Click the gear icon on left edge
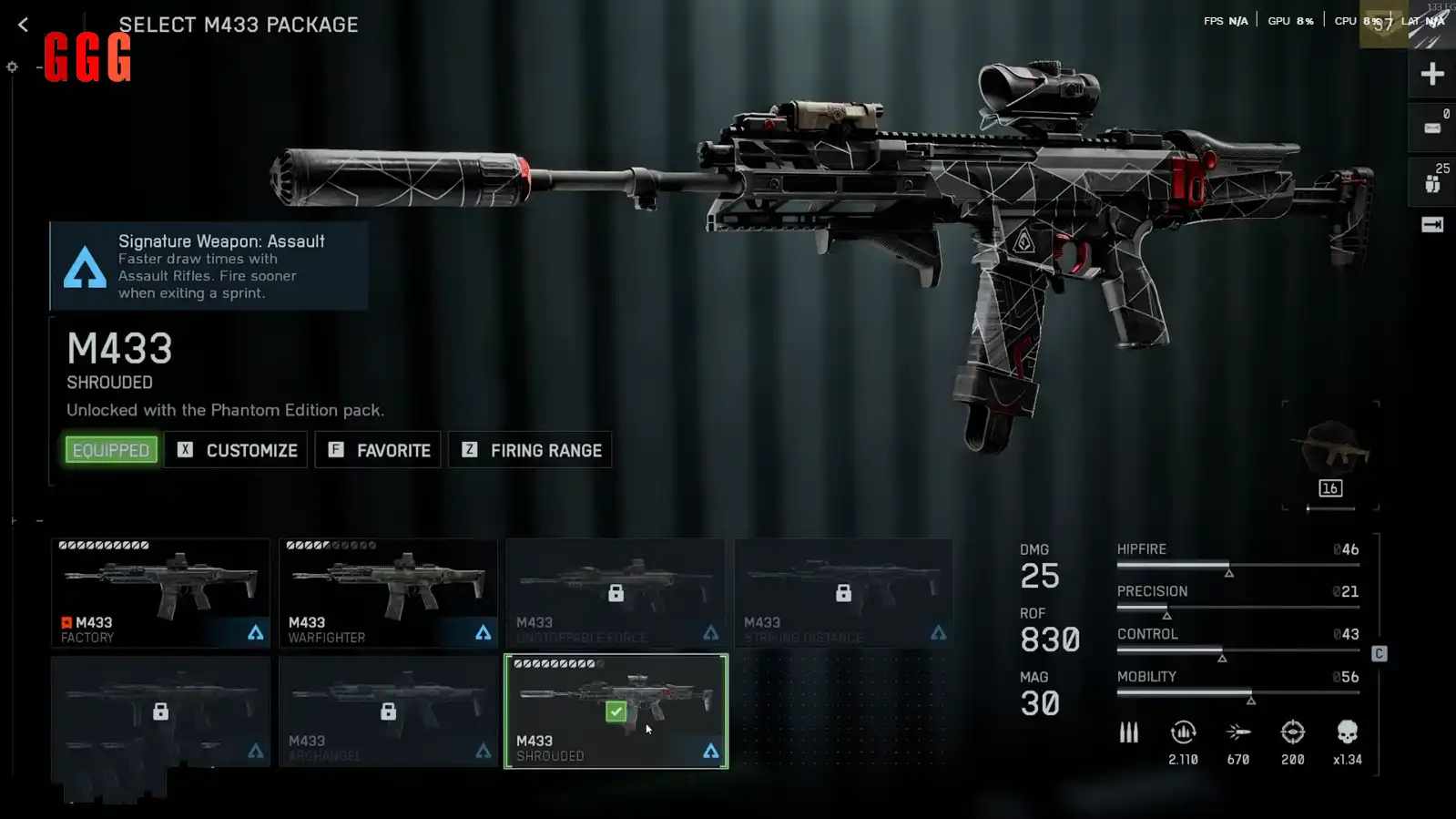Viewport: 1456px width, 819px height. (x=12, y=67)
